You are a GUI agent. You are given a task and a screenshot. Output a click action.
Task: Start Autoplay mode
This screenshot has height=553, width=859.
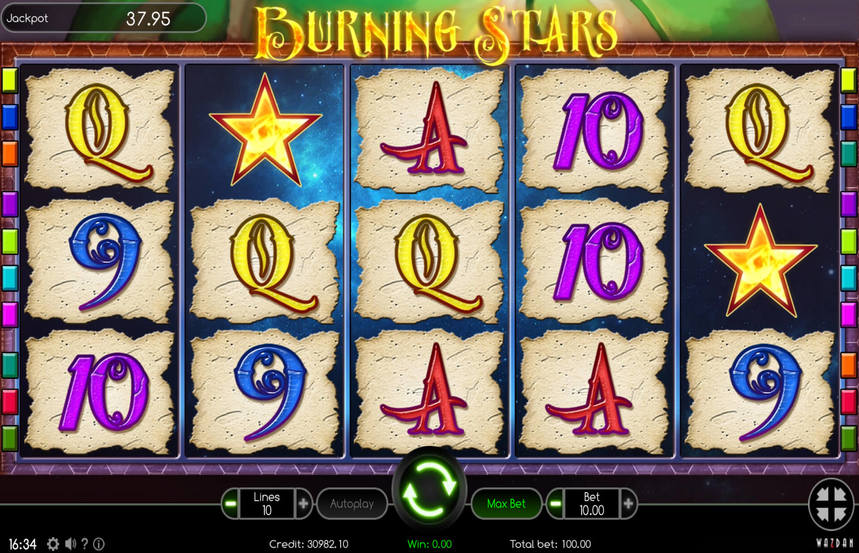click(x=352, y=503)
